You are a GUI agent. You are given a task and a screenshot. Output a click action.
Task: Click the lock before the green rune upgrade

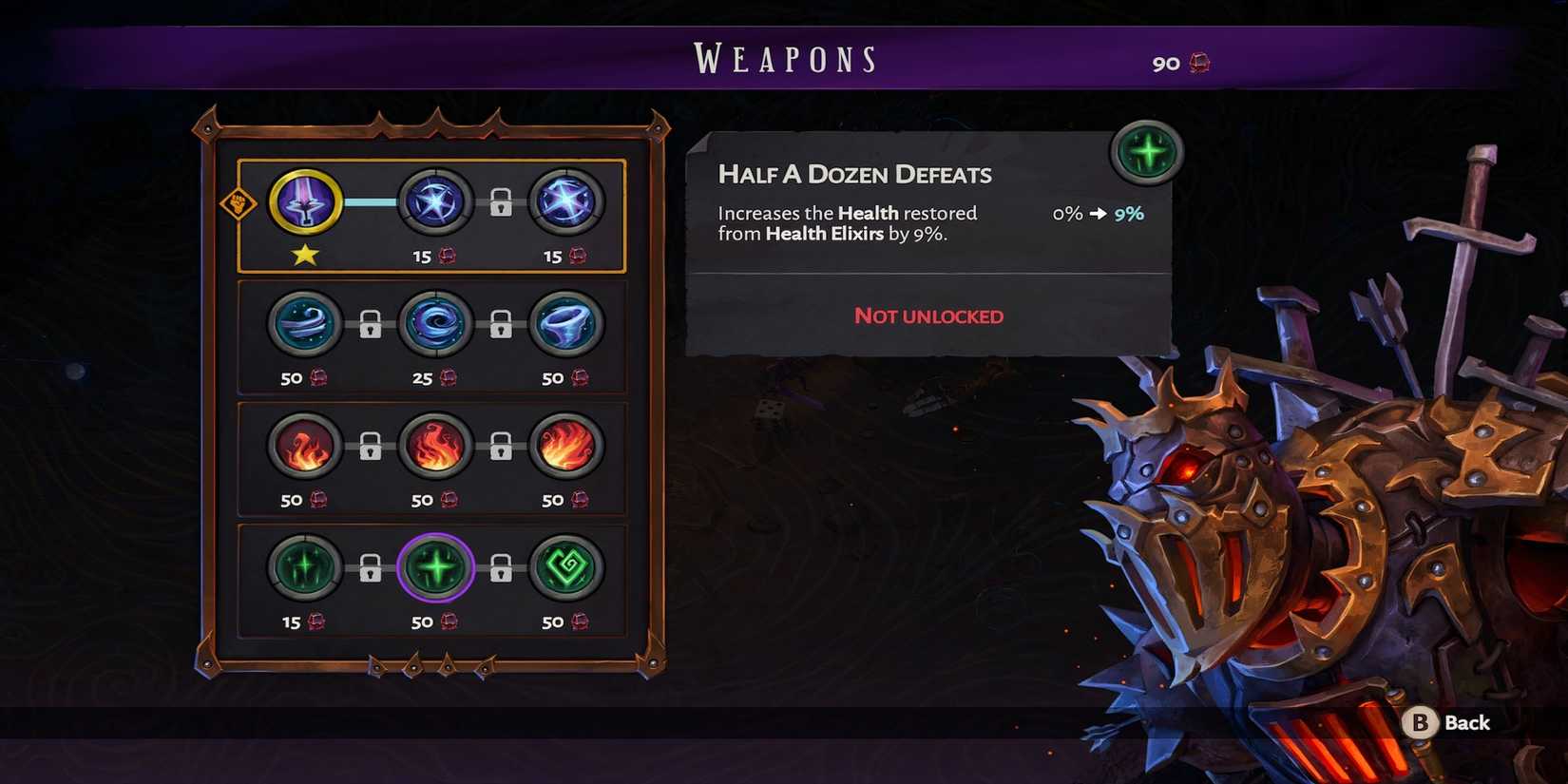[502, 568]
